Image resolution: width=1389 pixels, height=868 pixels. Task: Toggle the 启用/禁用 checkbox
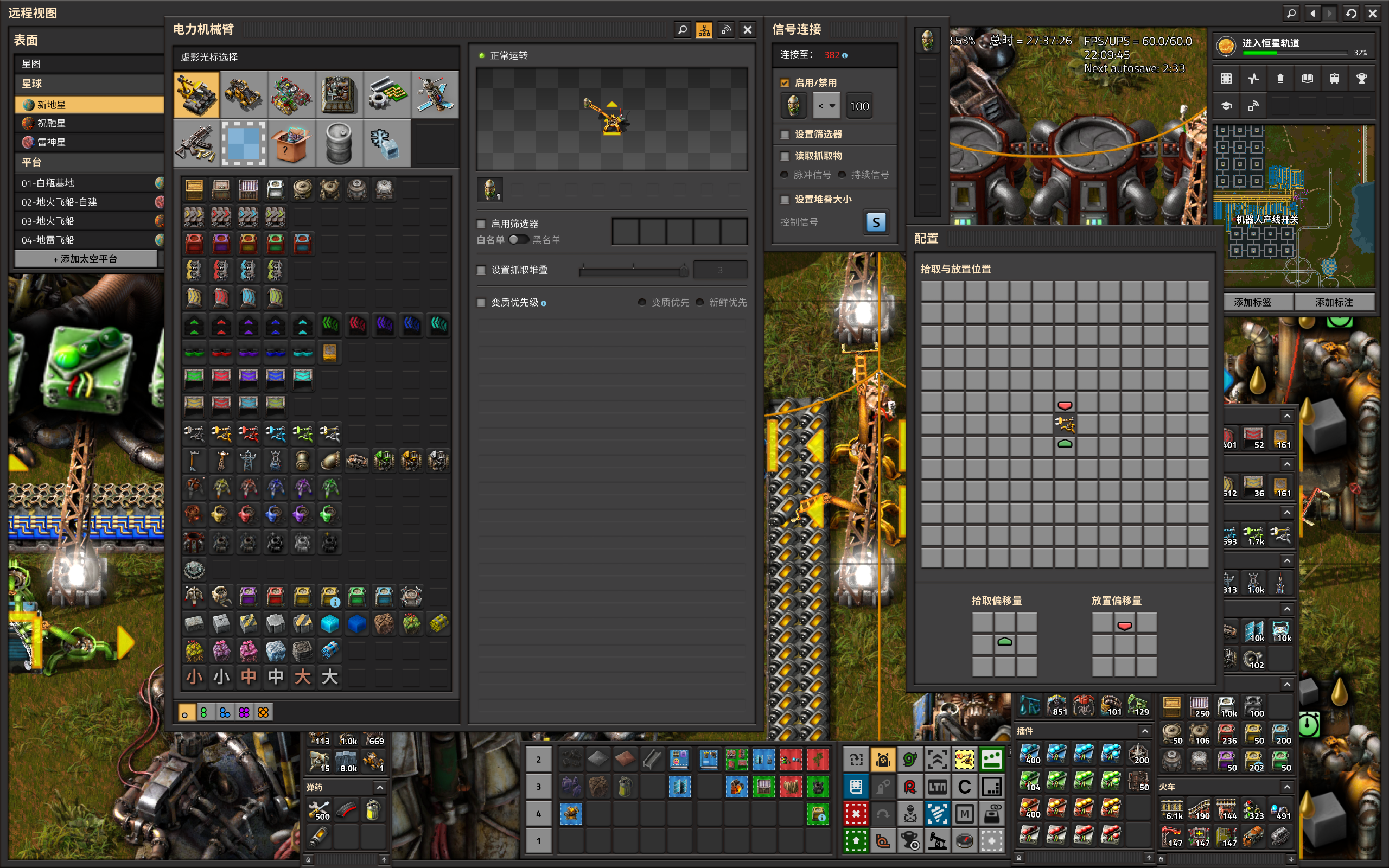click(x=785, y=82)
